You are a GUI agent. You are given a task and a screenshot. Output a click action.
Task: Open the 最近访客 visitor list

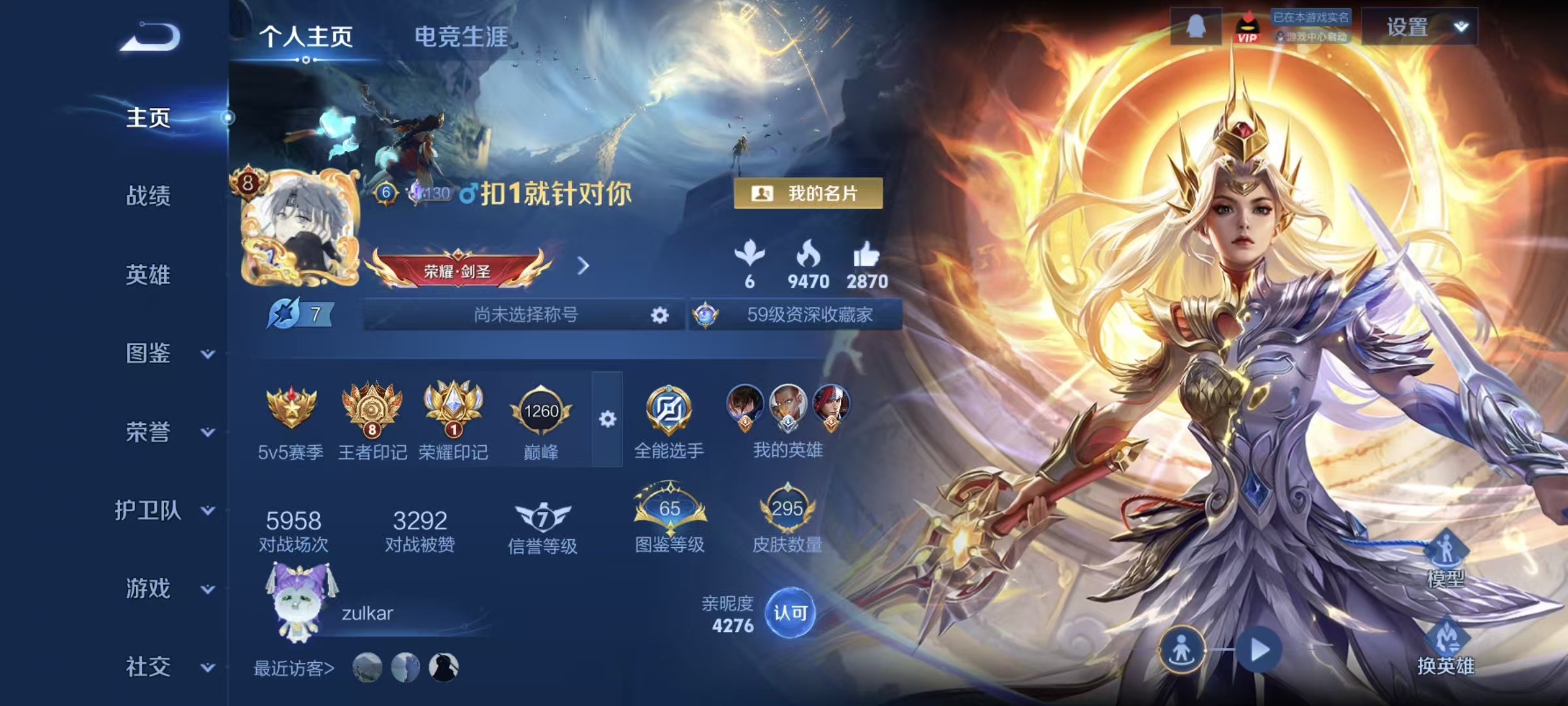click(294, 668)
